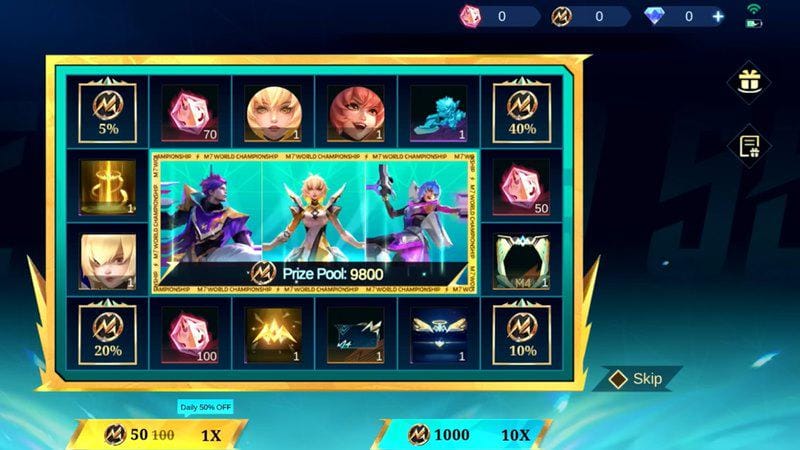
Task: Select the M4 avatar border reward tile
Action: 521,260
